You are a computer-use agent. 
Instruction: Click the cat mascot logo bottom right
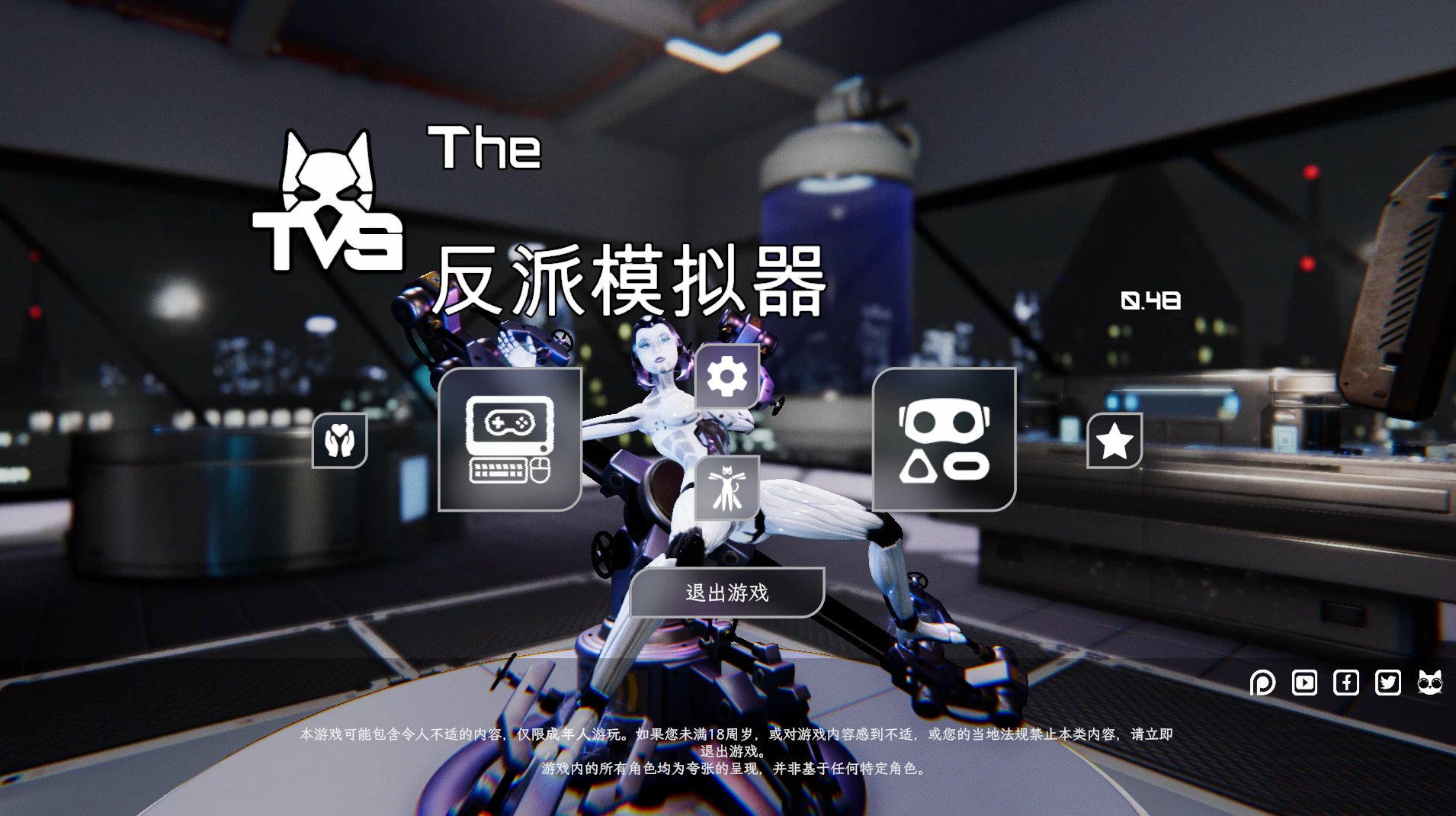click(1431, 683)
